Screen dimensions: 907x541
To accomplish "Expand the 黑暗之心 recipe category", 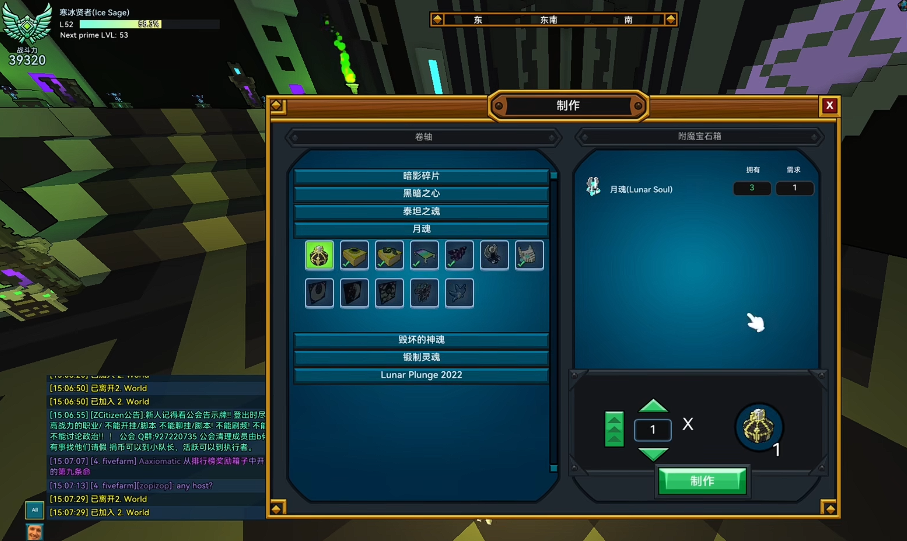I will click(421, 194).
